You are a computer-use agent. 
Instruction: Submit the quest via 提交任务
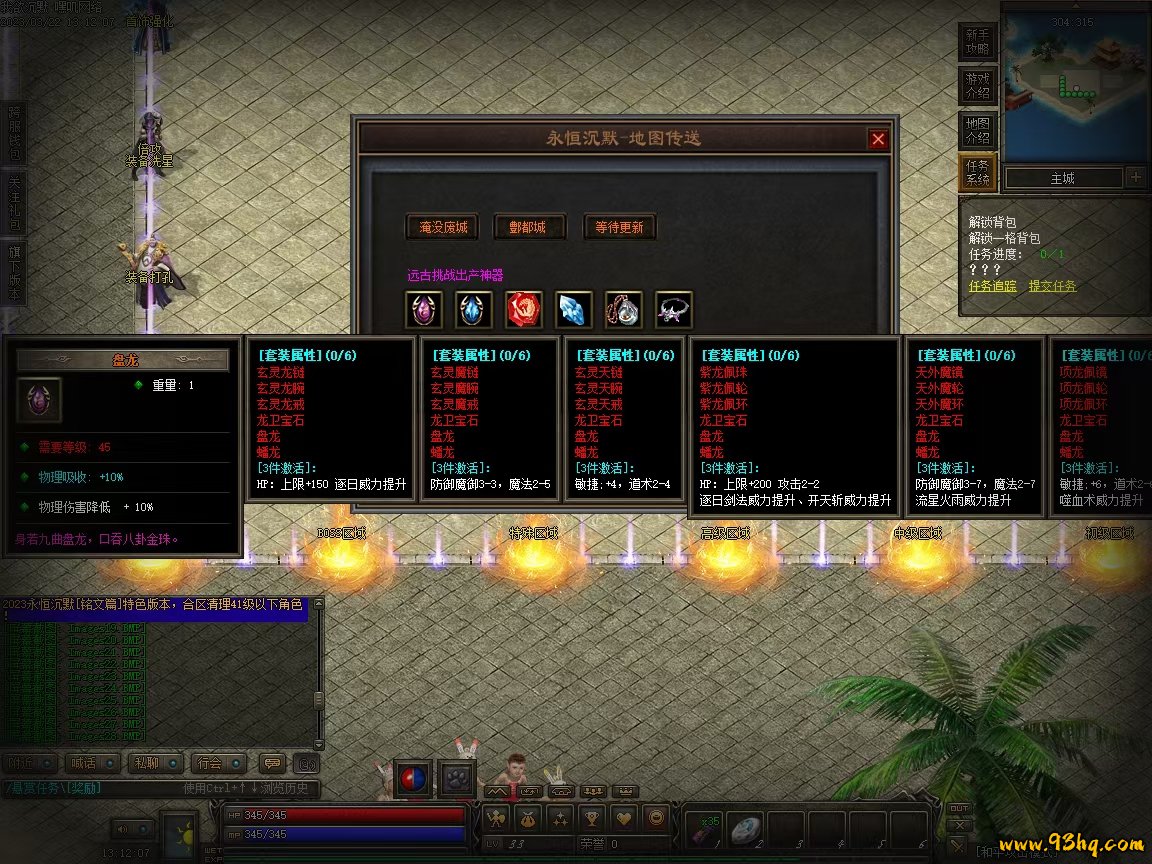pyautogui.click(x=1052, y=286)
